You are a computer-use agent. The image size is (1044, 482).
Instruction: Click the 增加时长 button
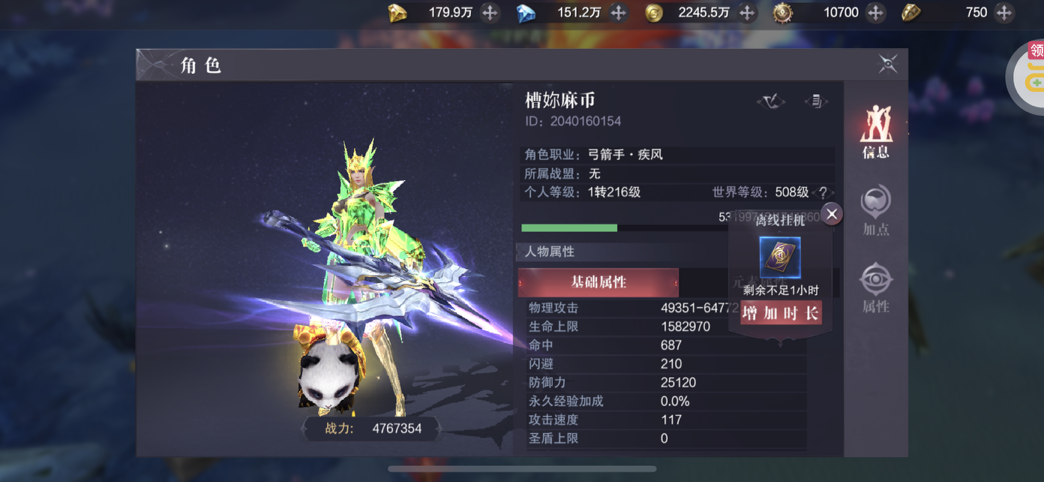781,313
